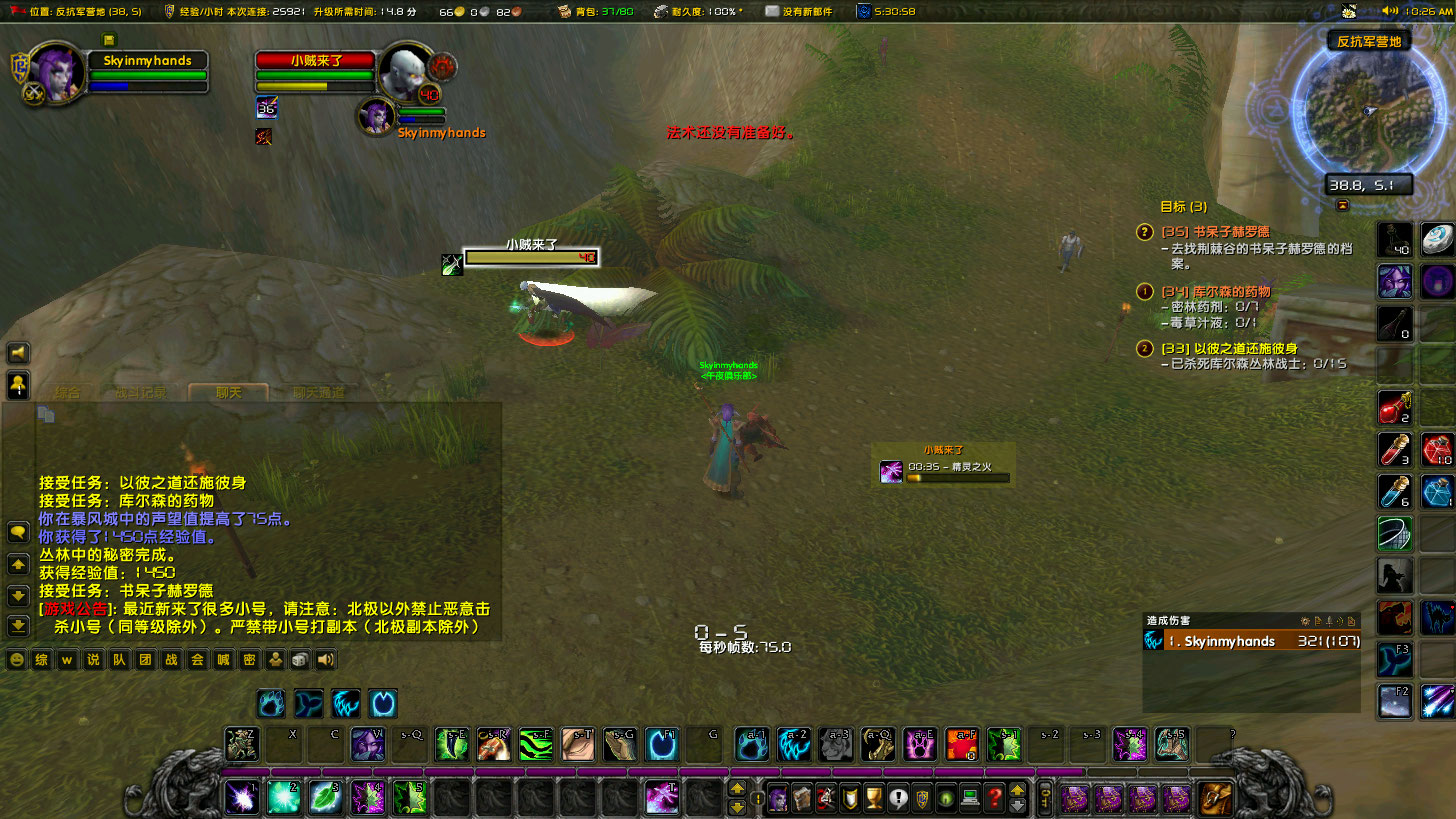Click the dice icon to roll random number

[x=299, y=659]
